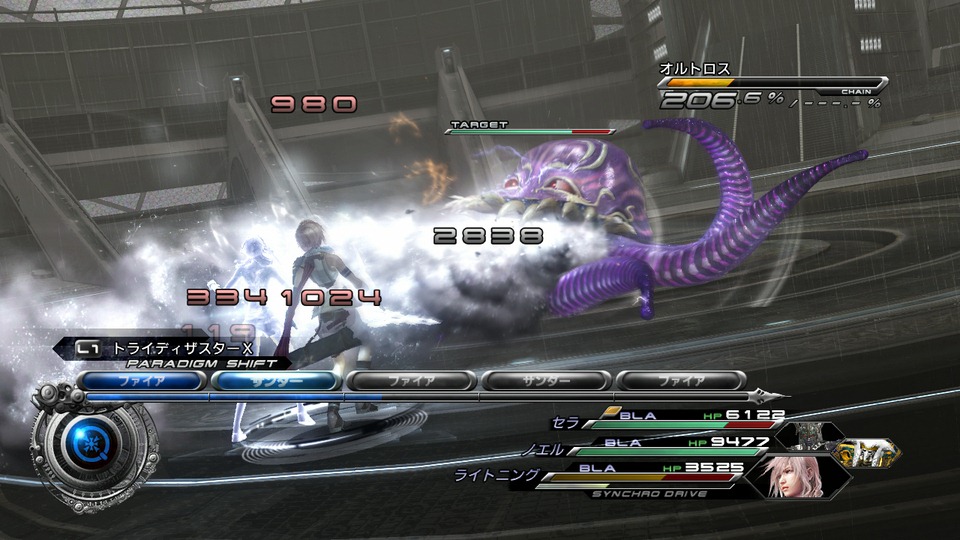Choose the grey サンダー queue slot

click(546, 381)
